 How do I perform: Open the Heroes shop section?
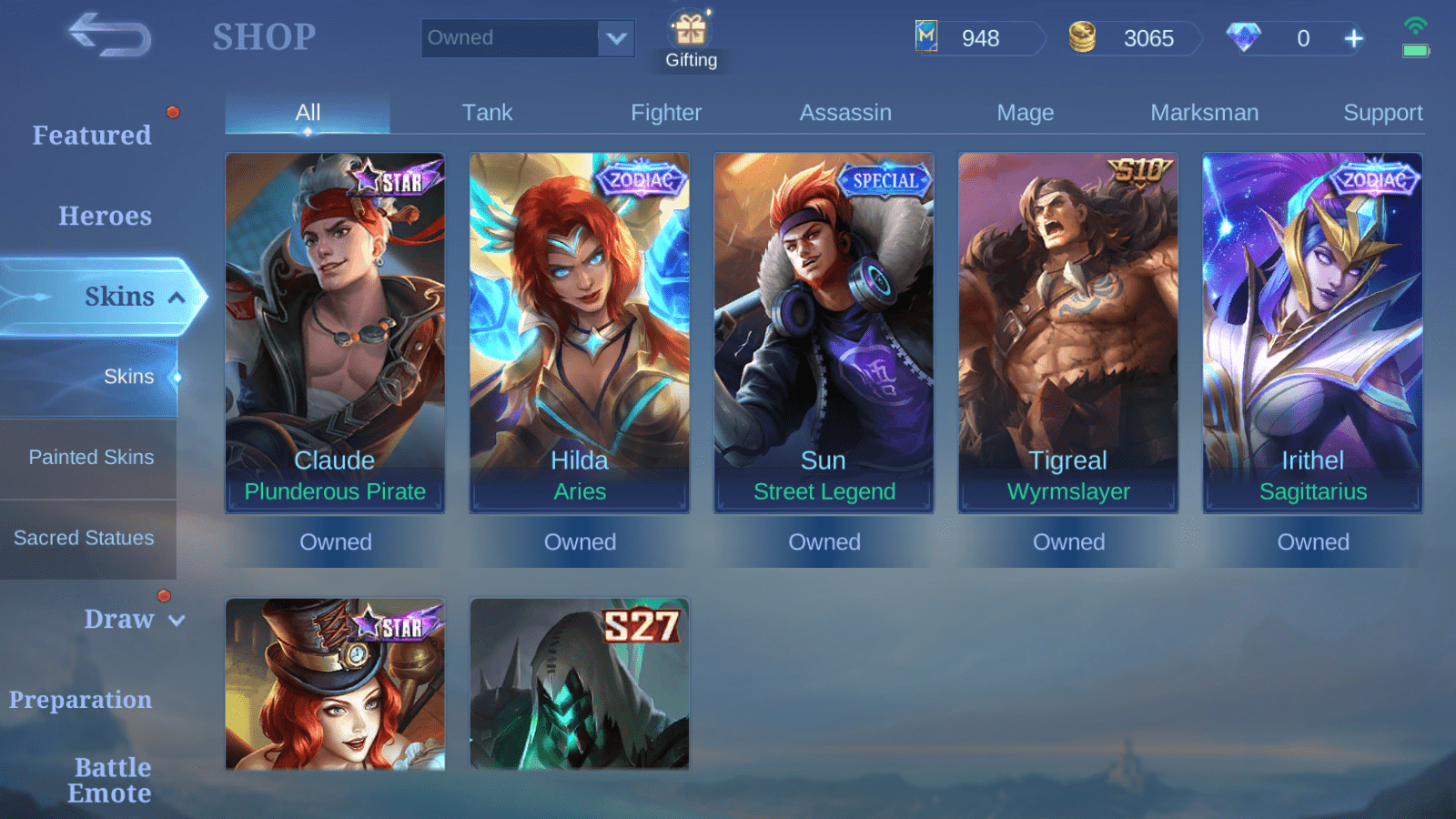pyautogui.click(x=105, y=217)
